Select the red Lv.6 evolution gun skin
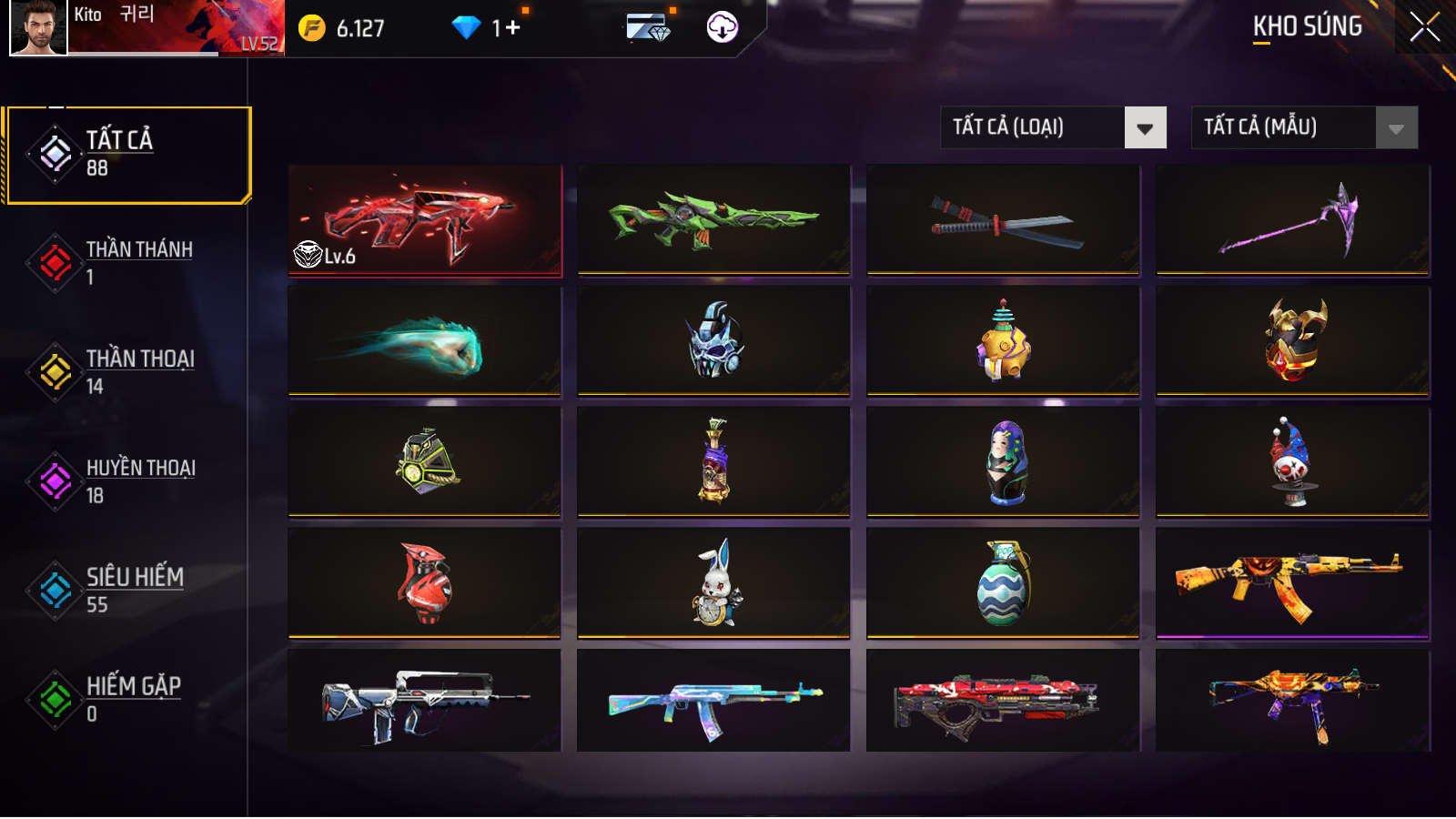Viewport: 1456px width, 819px height. (x=425, y=219)
